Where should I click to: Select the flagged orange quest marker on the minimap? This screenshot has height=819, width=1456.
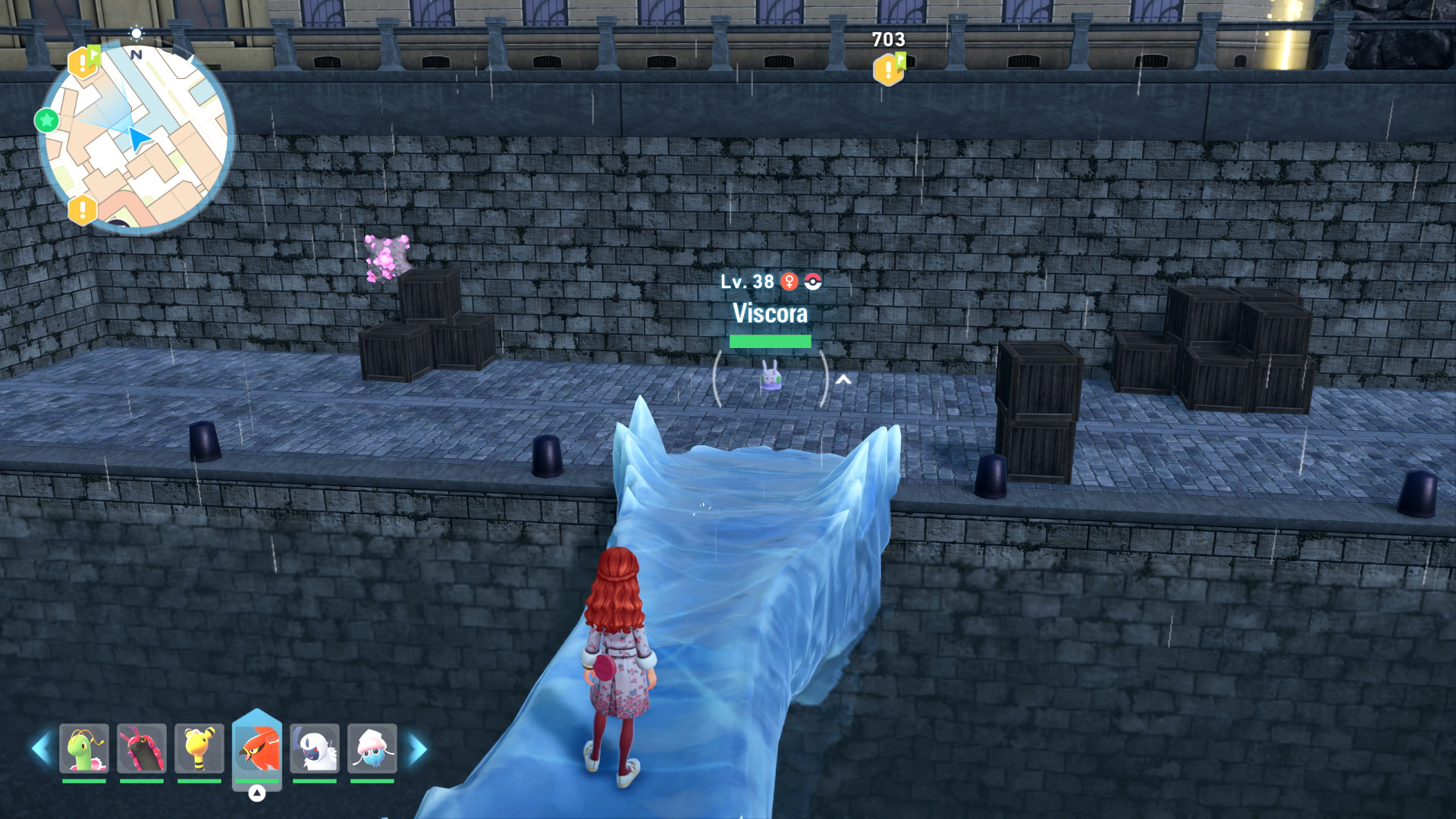coord(83,62)
